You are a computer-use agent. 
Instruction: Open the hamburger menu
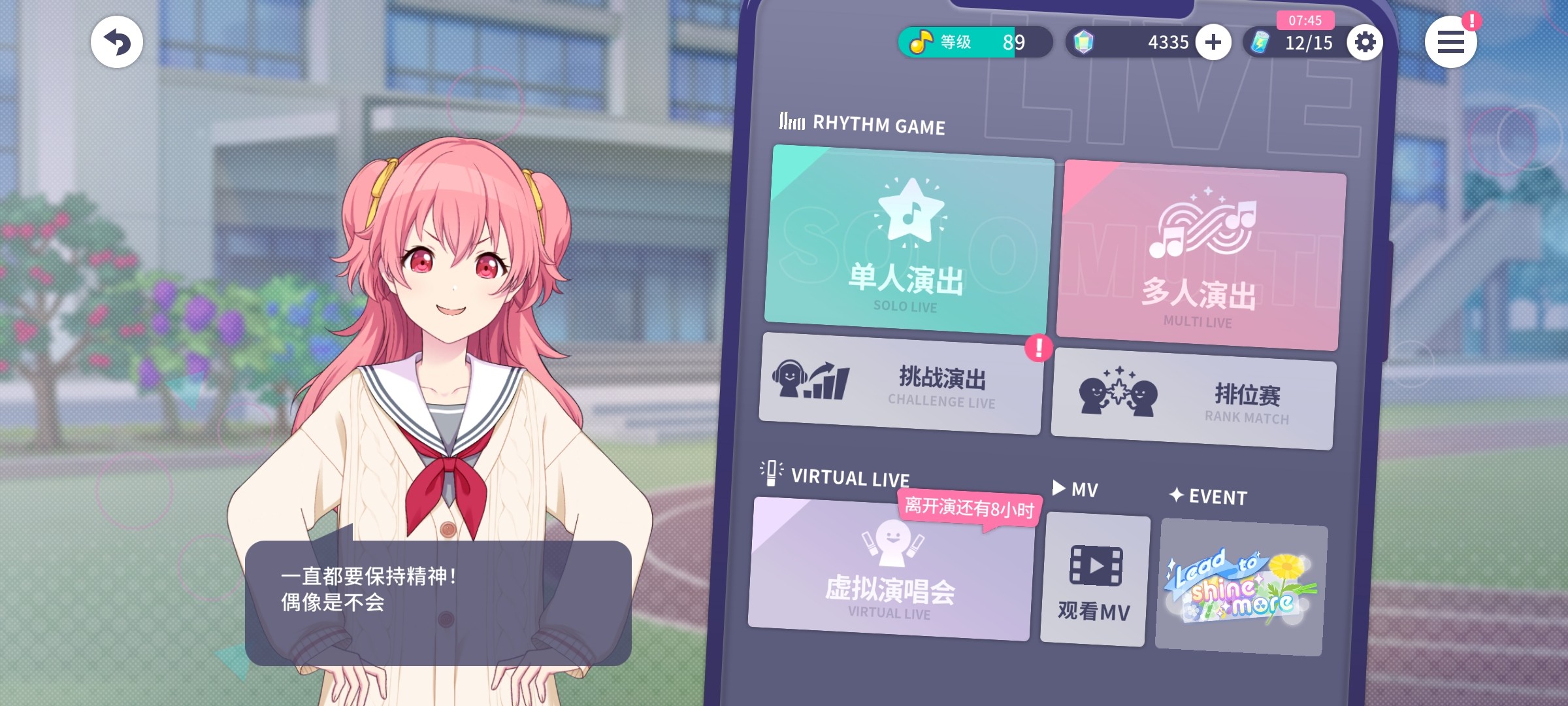coord(1450,42)
